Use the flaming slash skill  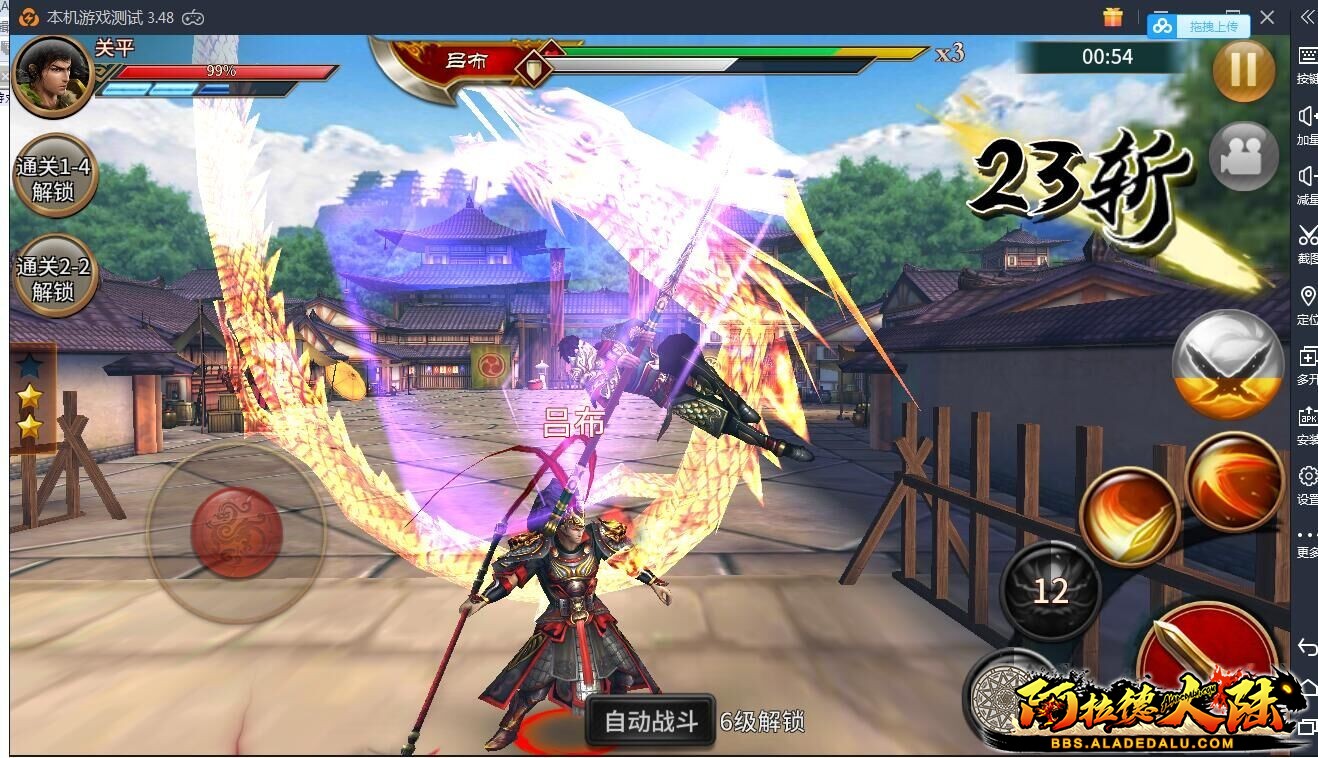point(1234,481)
